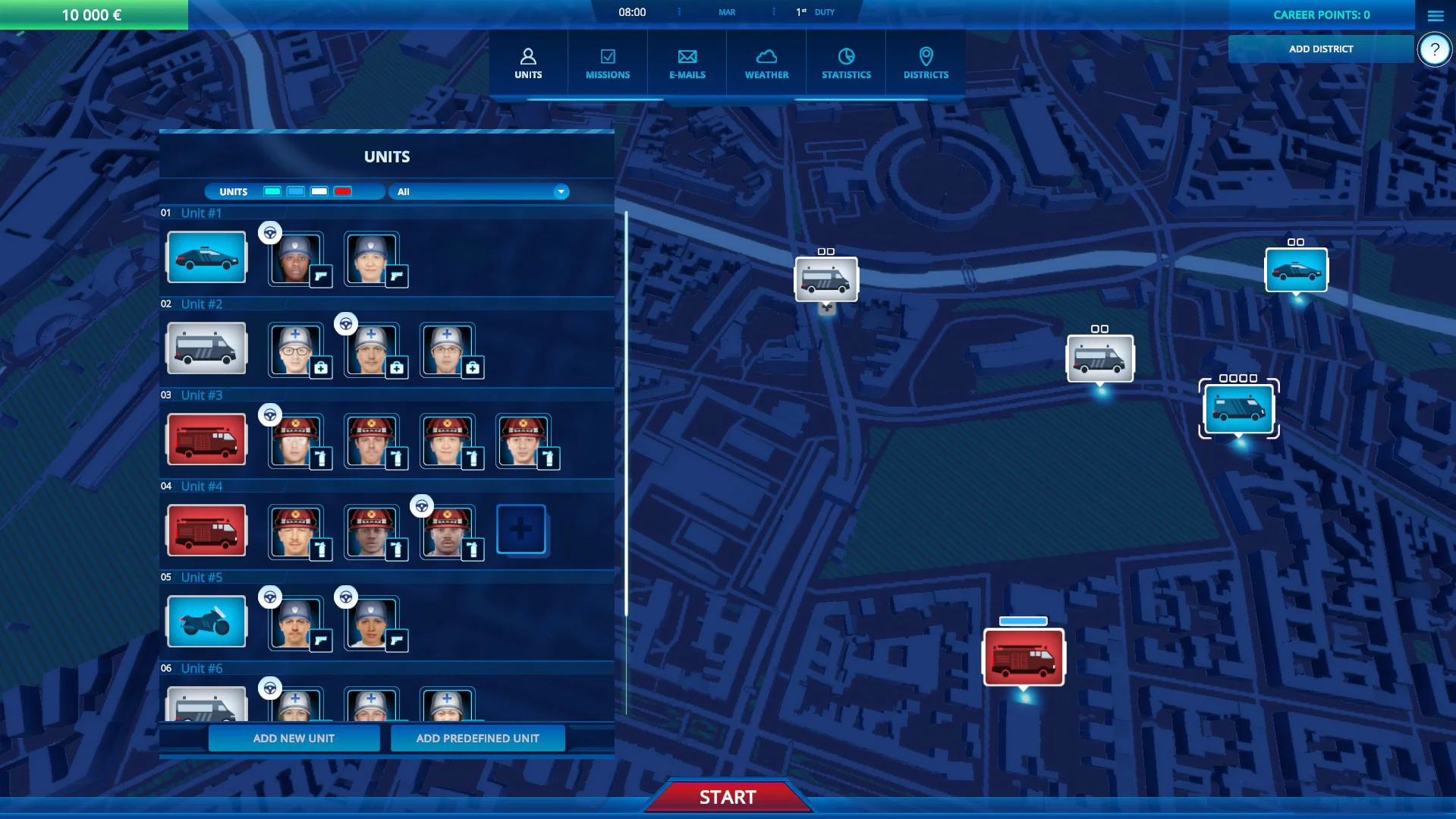Expand the All units filter dropdown
Viewport: 1456px width, 819px height.
[x=561, y=191]
